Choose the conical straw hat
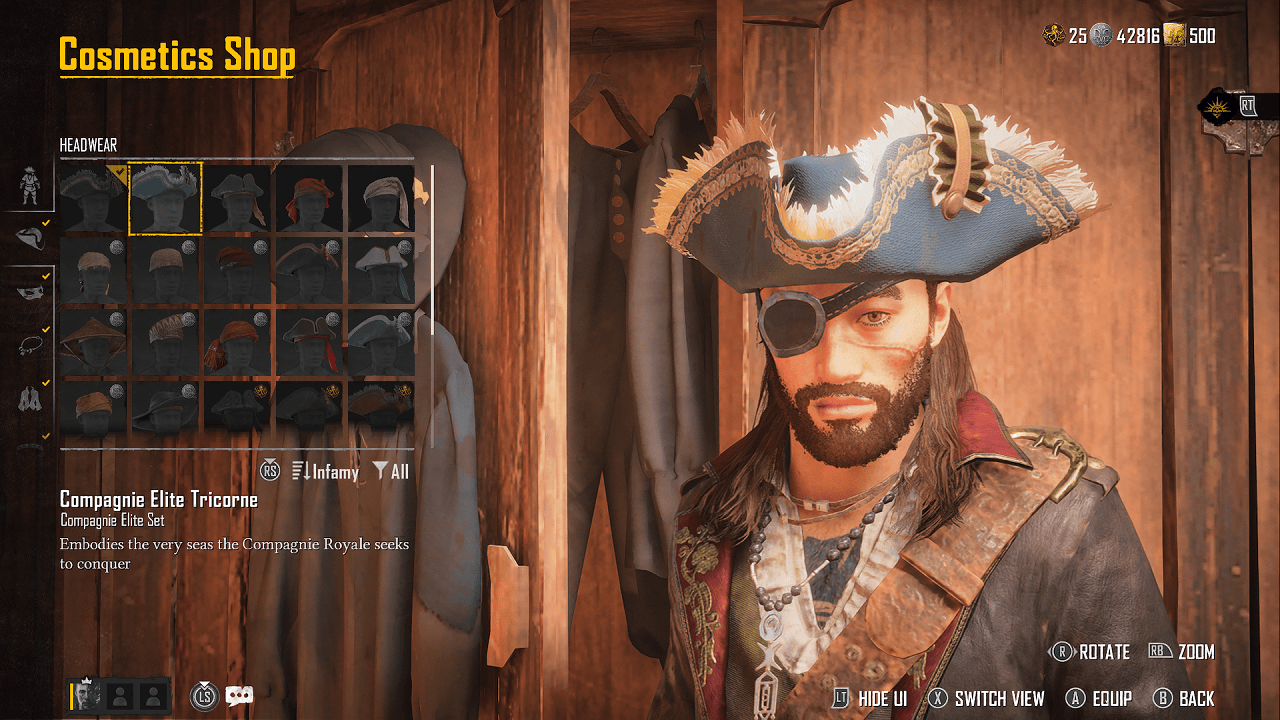The height and width of the screenshot is (720, 1280). click(x=93, y=342)
